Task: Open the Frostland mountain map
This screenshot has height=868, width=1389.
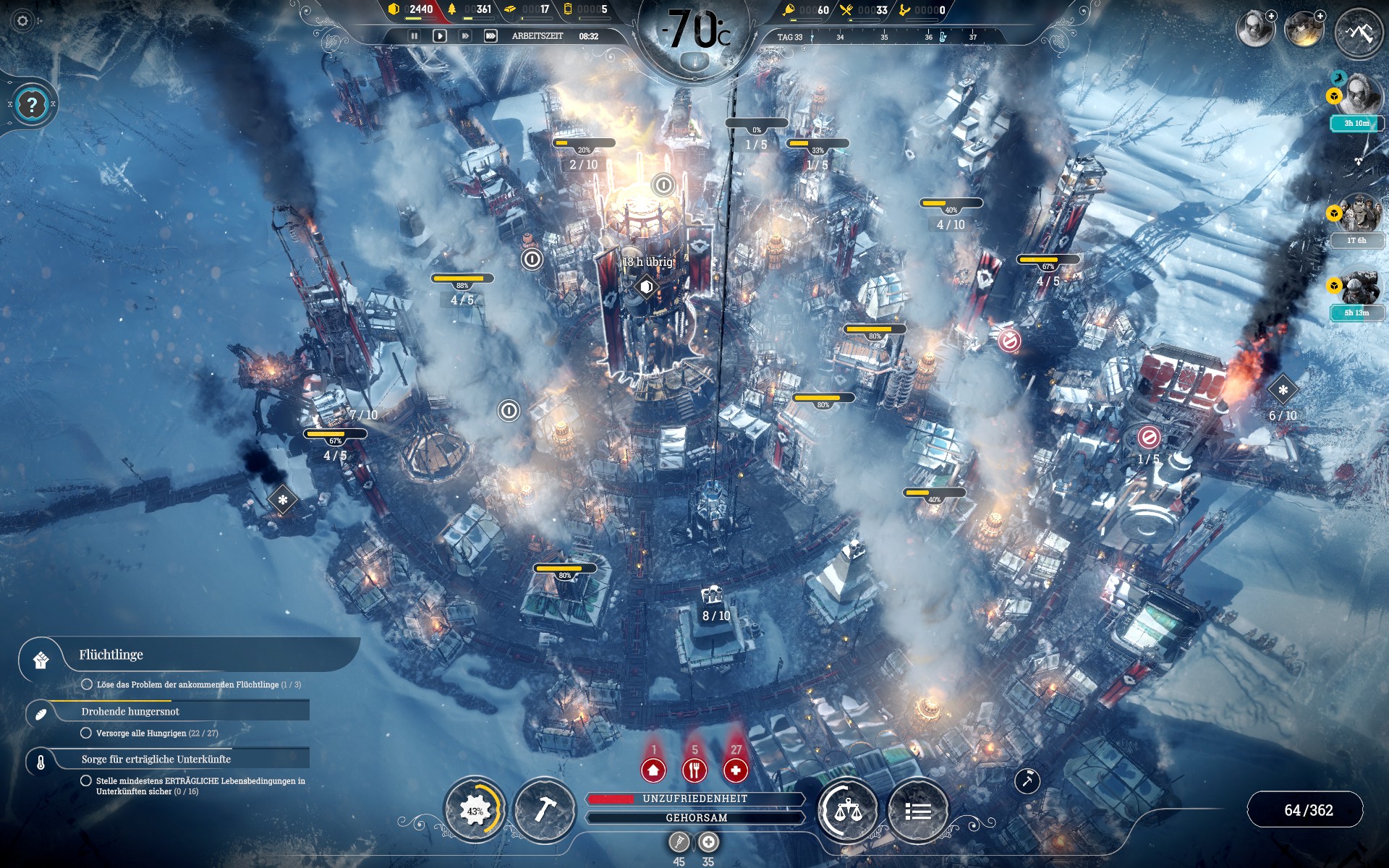Action: click(1358, 33)
